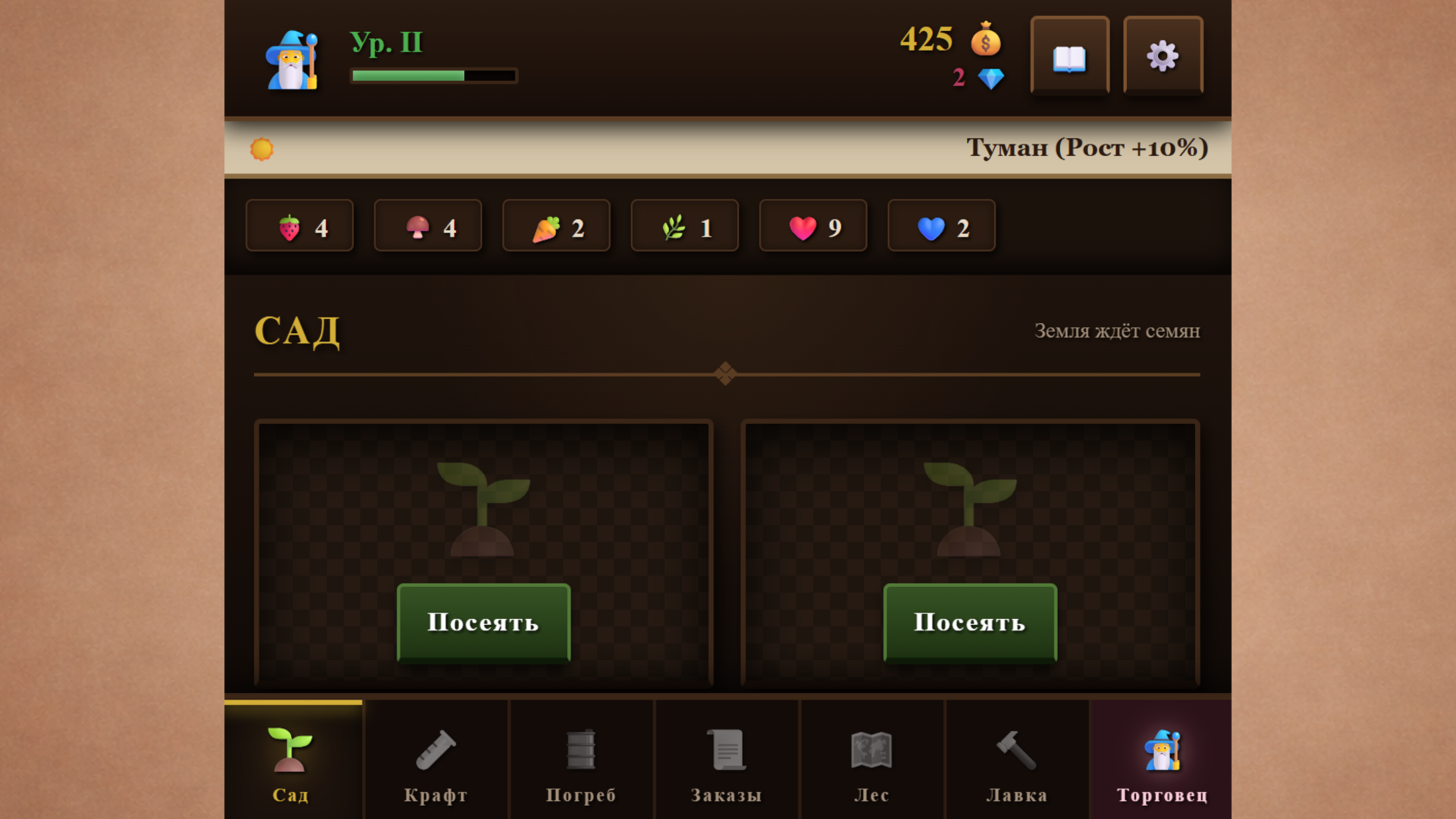Open the settings gear icon
Viewport: 1456px width, 819px height.
point(1163,55)
